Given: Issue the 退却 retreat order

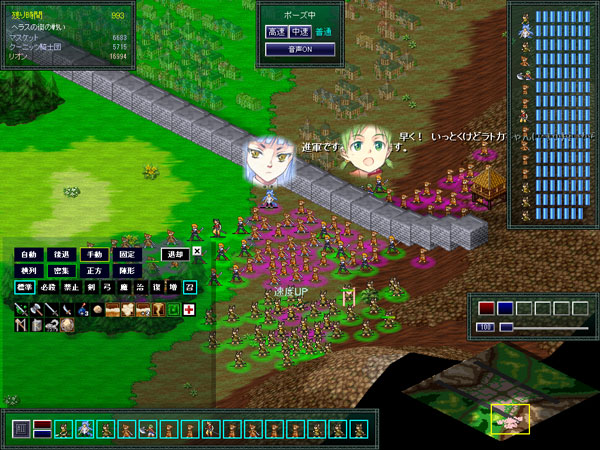Looking at the screenshot, I should pyautogui.click(x=174, y=254).
